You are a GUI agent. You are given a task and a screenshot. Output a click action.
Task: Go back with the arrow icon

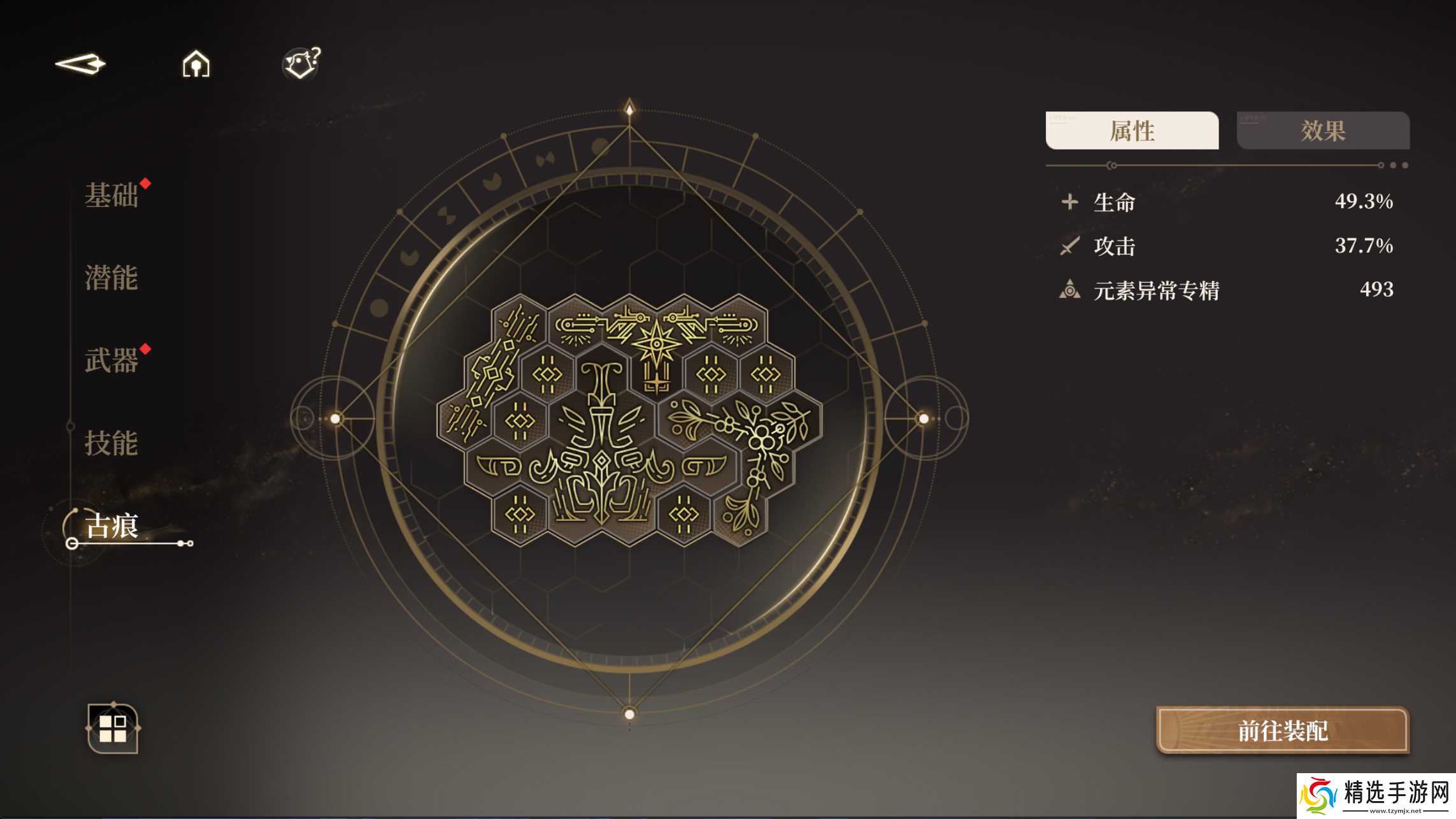pos(81,64)
